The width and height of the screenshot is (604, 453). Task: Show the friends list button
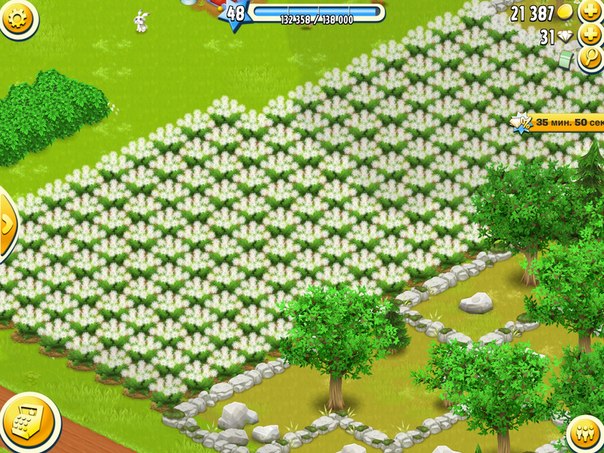tap(586, 434)
